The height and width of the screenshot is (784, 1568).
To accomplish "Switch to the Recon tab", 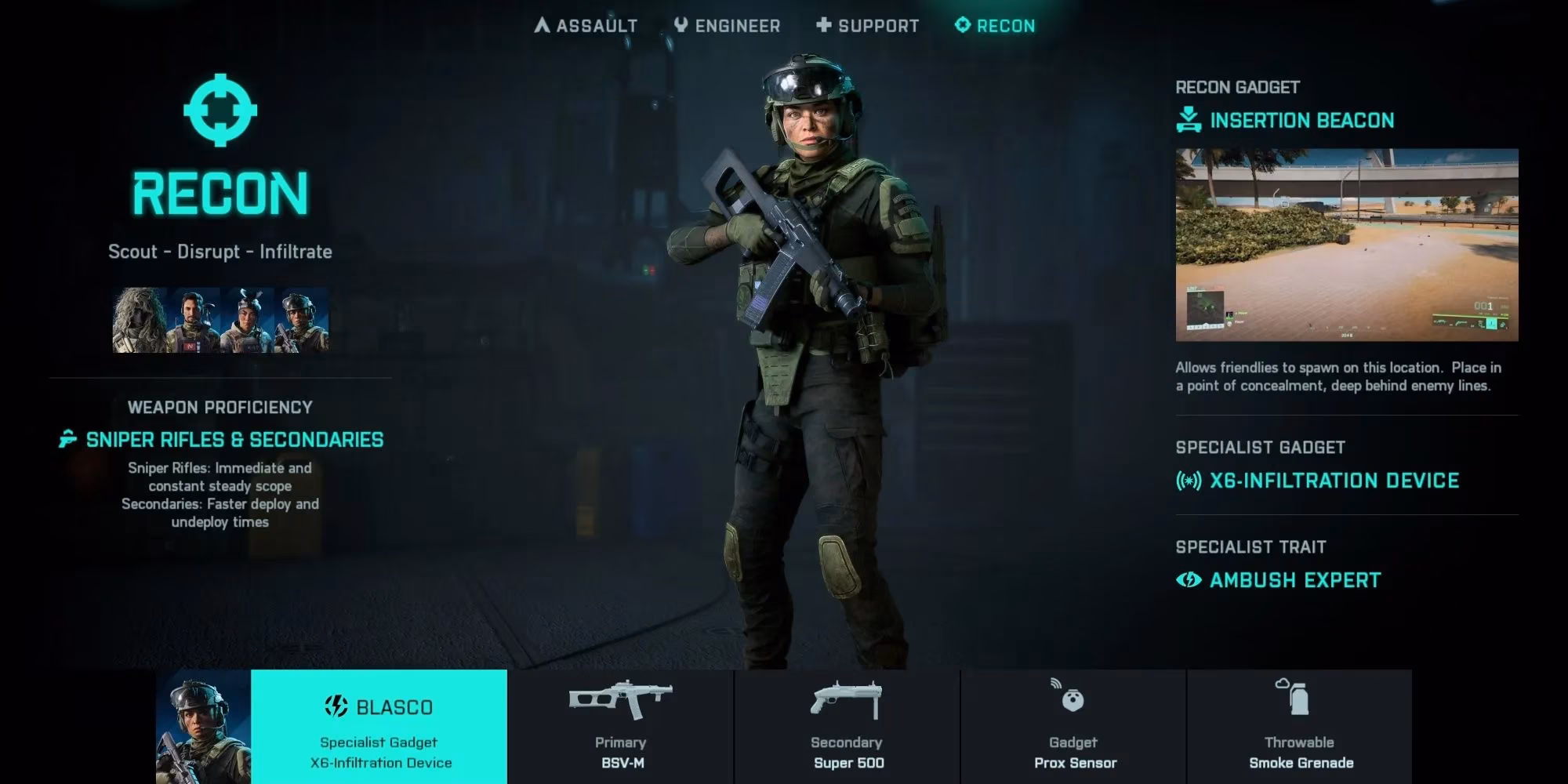I will click(x=994, y=24).
